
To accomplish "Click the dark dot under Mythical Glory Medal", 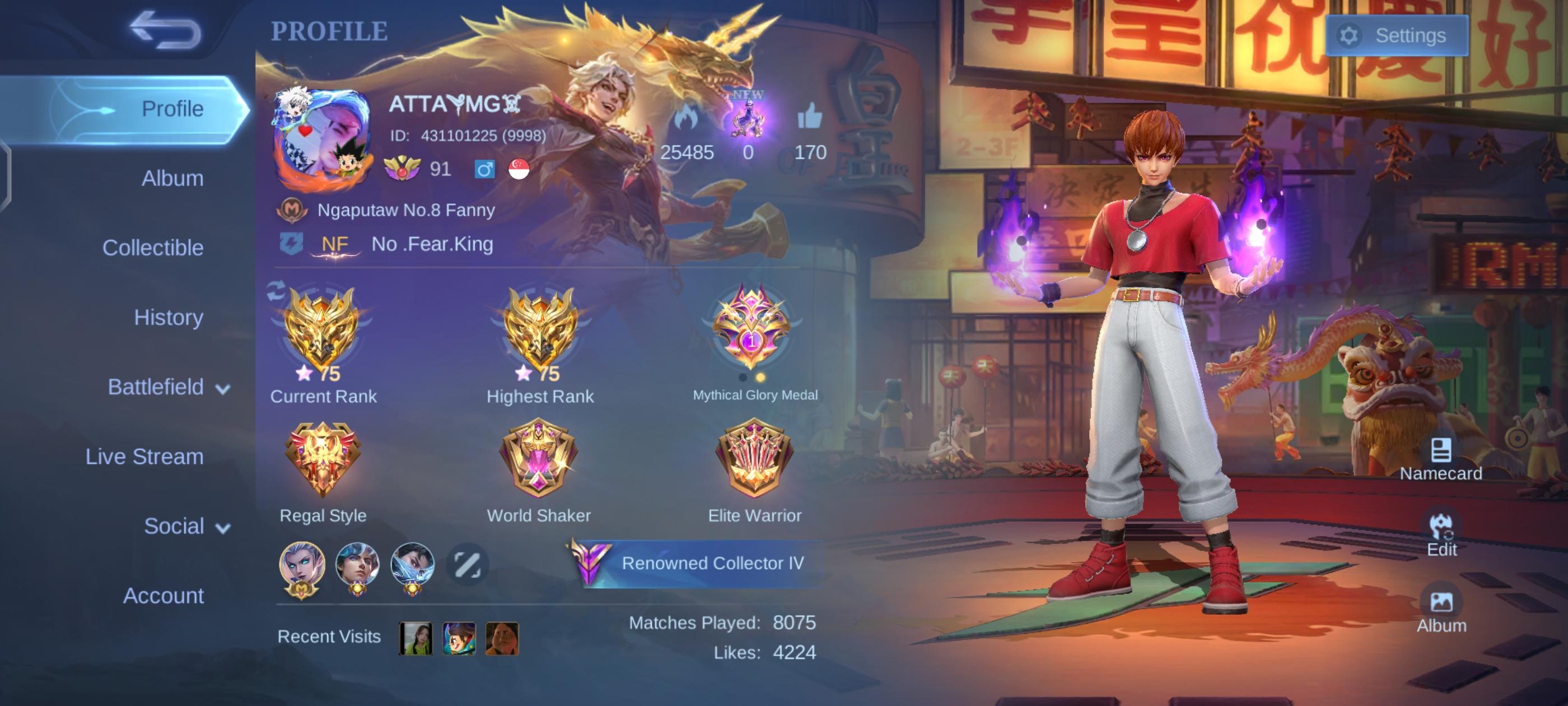I will [x=743, y=378].
